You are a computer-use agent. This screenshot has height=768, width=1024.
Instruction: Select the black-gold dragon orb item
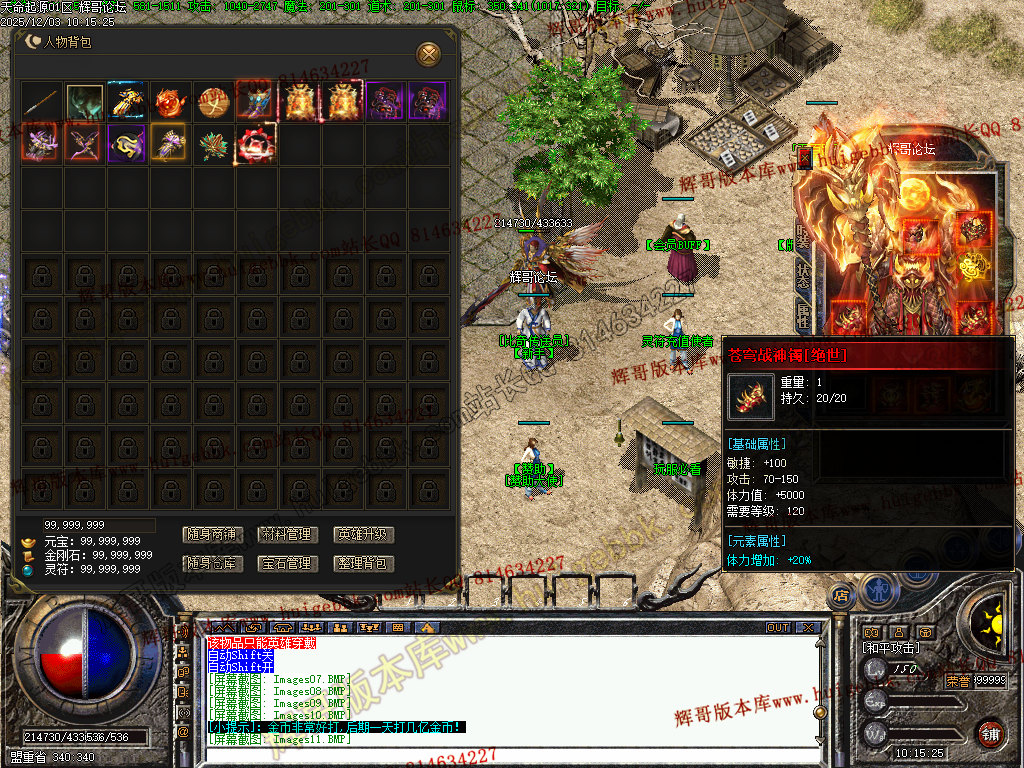coord(127,144)
